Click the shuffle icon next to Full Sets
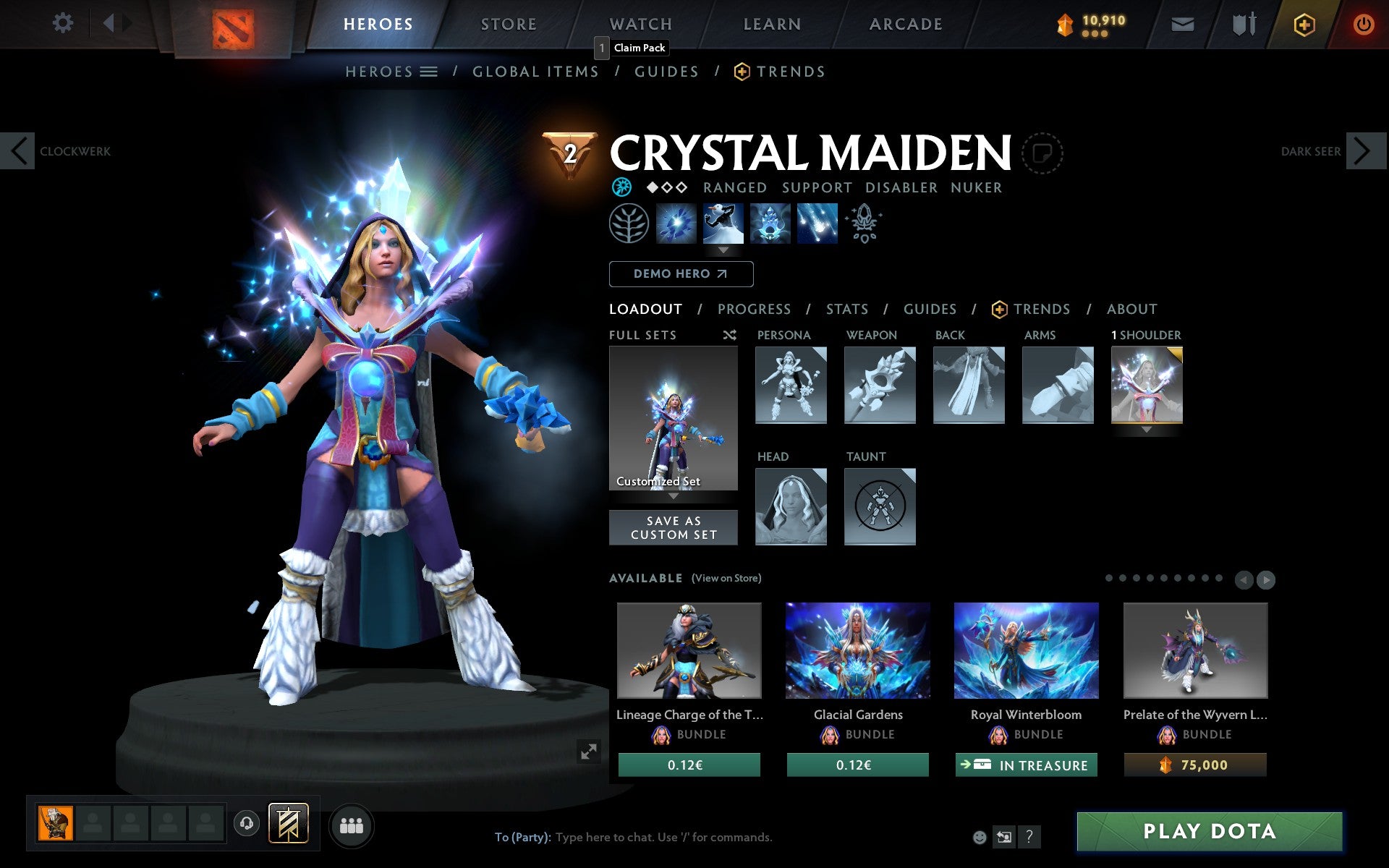Screen dimensions: 1389x868 point(729,335)
